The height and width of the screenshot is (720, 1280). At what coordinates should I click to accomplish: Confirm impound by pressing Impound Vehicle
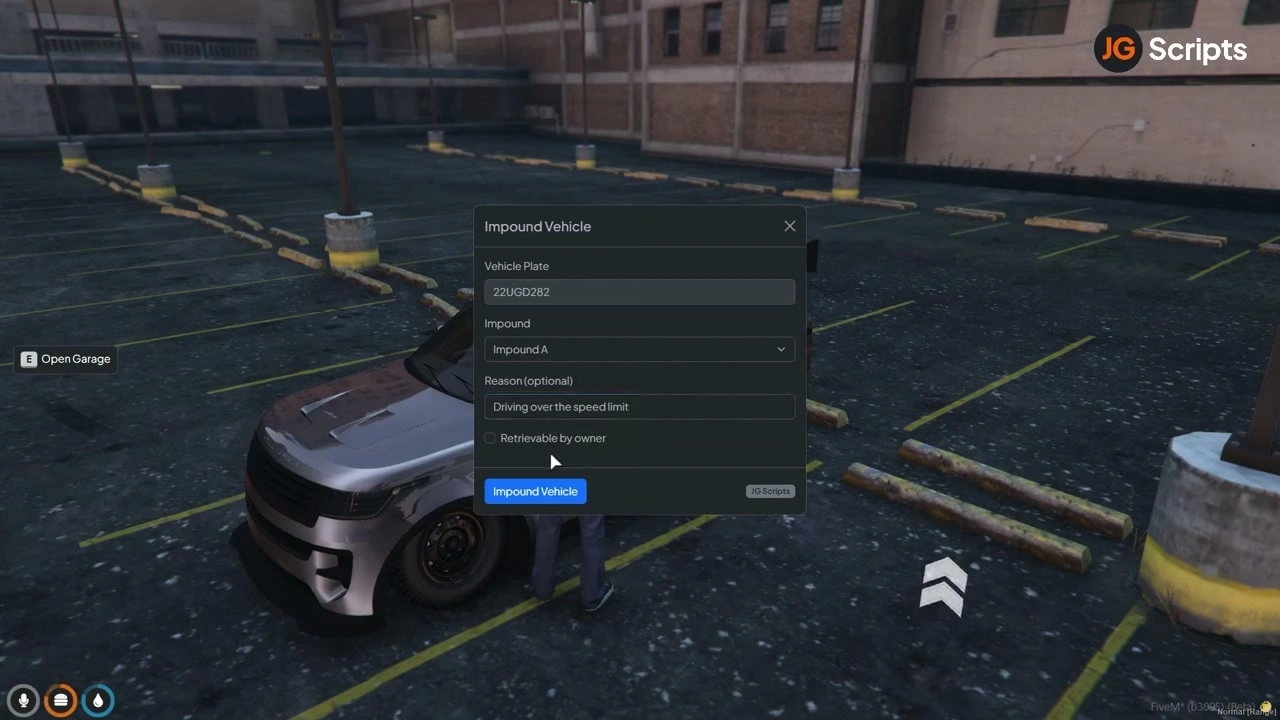[535, 491]
